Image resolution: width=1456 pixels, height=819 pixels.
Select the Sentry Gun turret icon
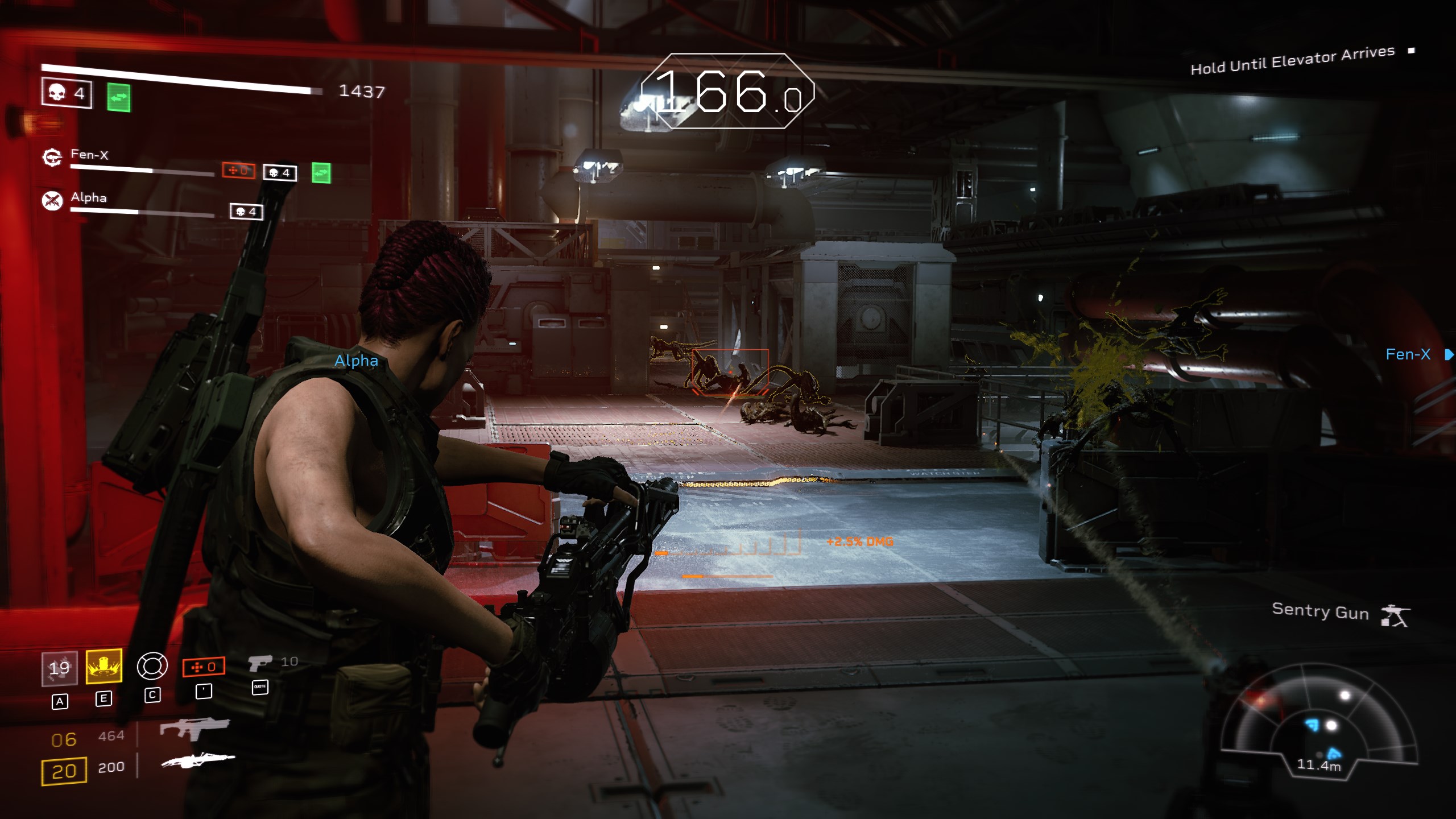(x=1395, y=615)
